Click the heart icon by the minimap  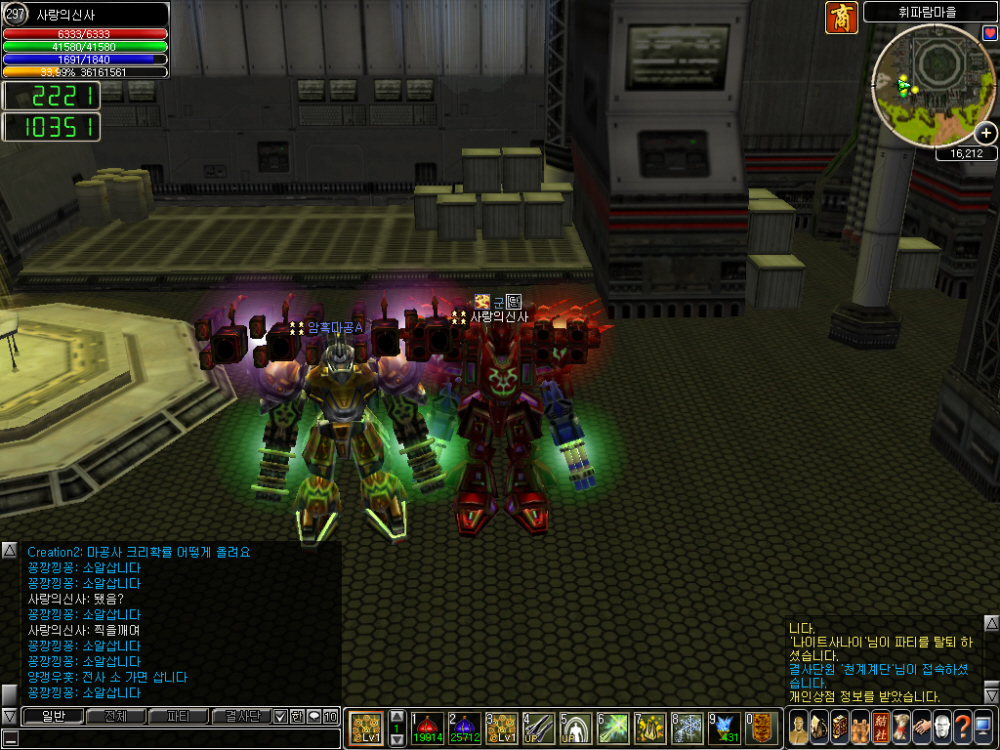[x=990, y=33]
